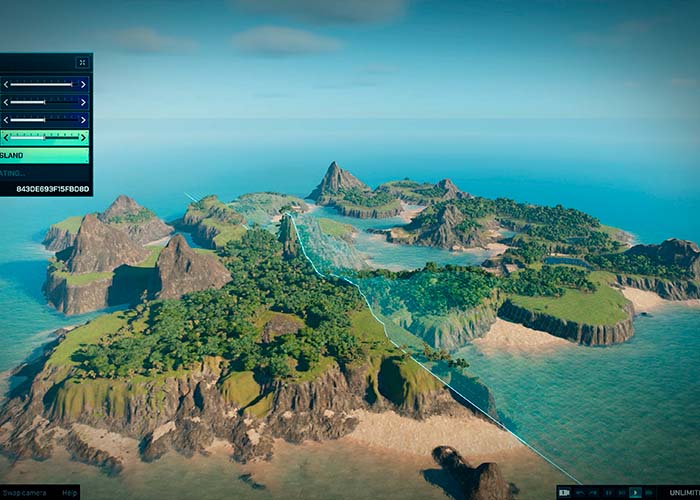Adjust the highlighted green slider track
This screenshot has width=700, height=500.
coord(44,137)
